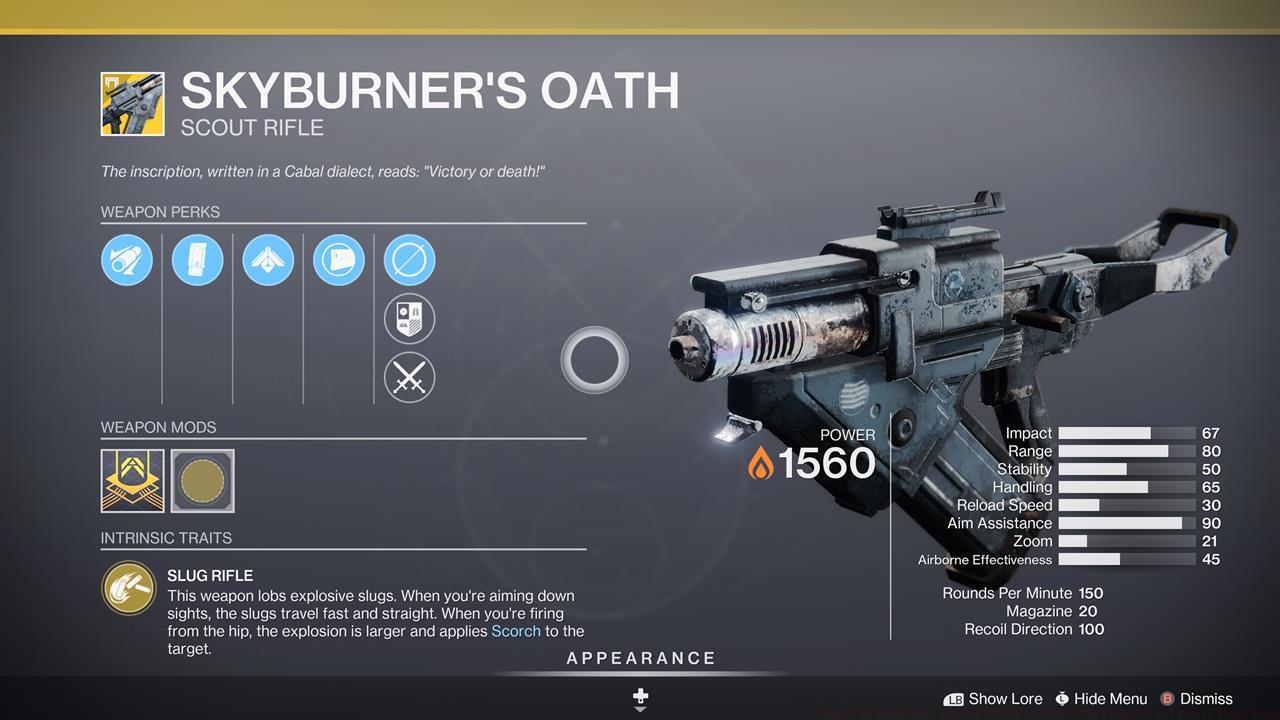Image resolution: width=1280 pixels, height=720 pixels.
Task: Switch to the APPEARANCE tab
Action: tap(640, 658)
